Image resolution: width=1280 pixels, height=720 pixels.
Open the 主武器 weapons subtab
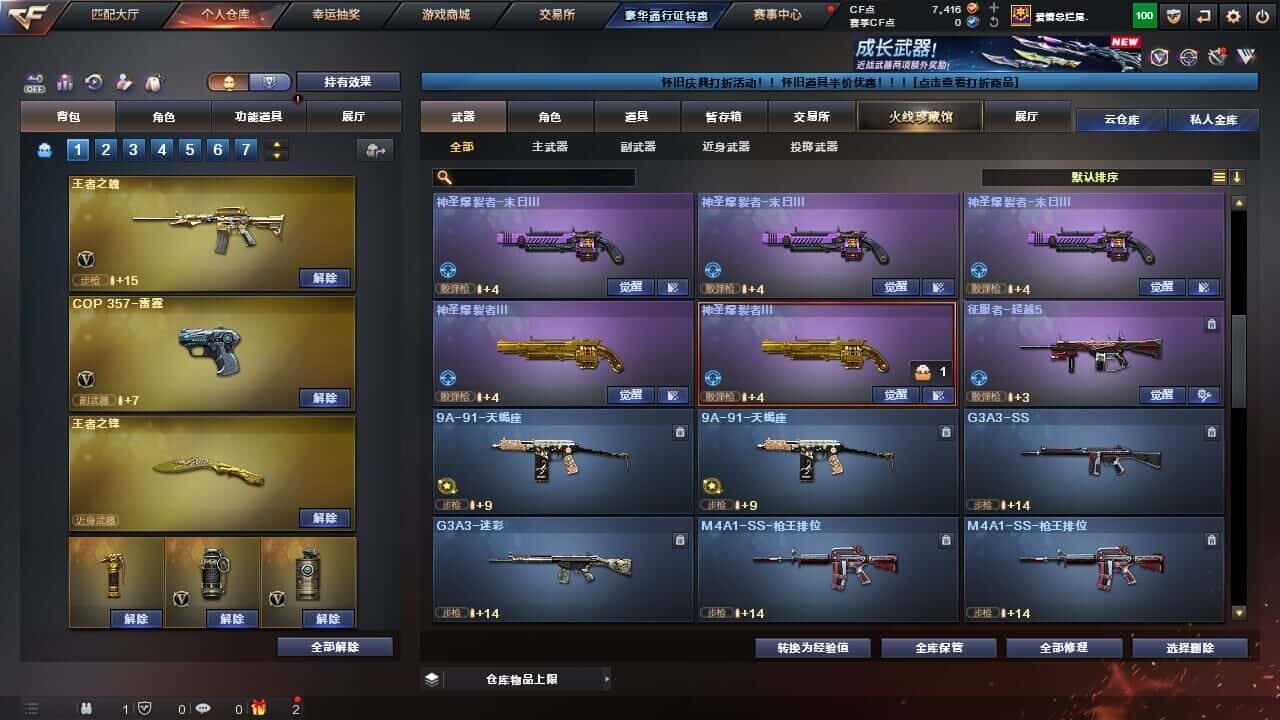coord(551,146)
